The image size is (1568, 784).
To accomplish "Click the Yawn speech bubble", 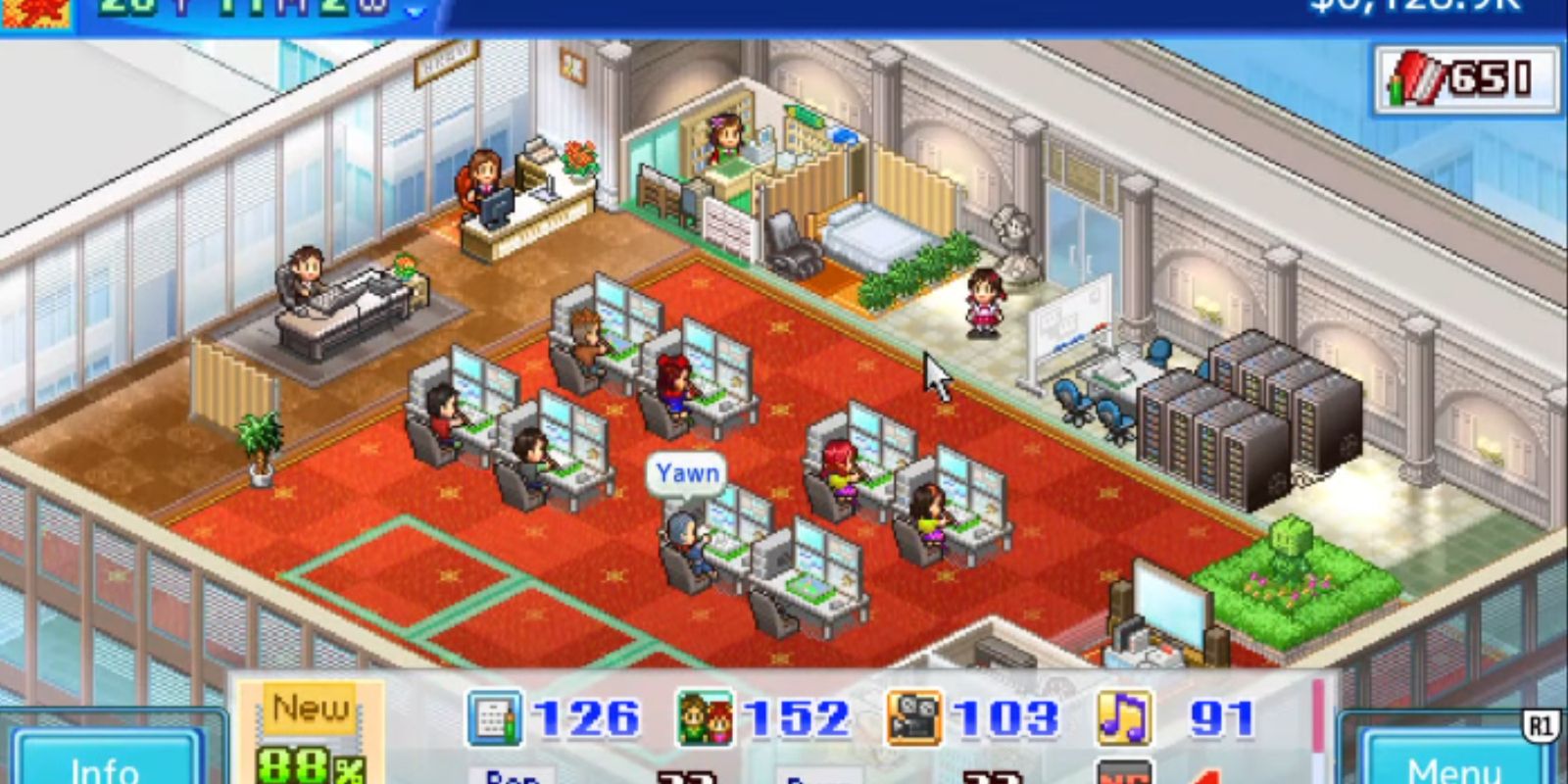I will (x=687, y=472).
